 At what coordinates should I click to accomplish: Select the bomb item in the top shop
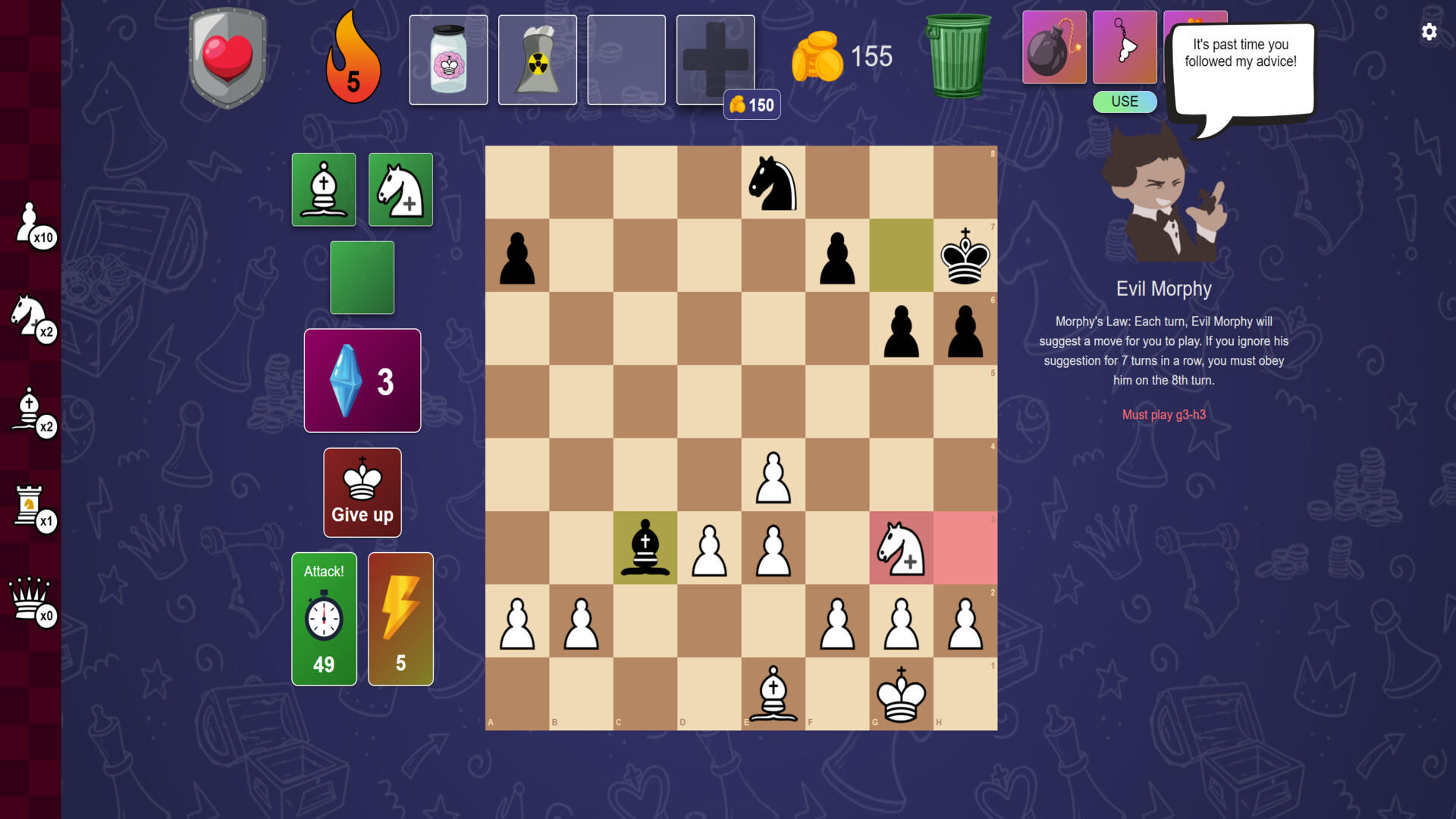click(1054, 47)
